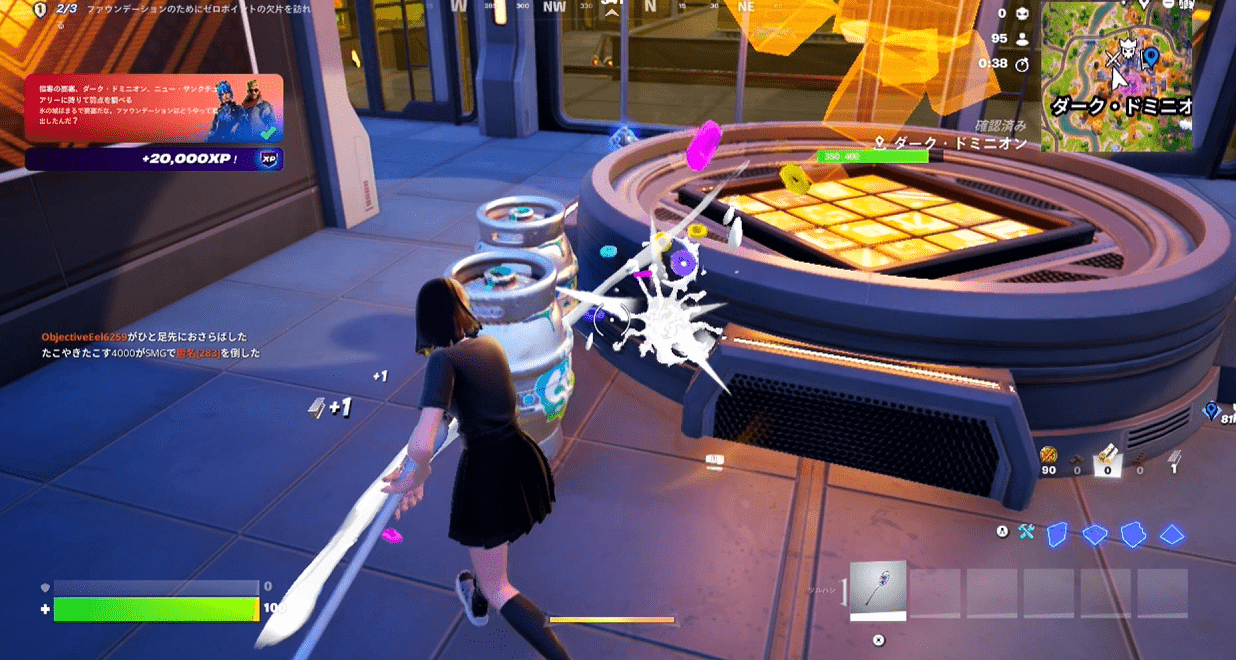Open the minimap
This screenshot has width=1236, height=660.
[1117, 76]
